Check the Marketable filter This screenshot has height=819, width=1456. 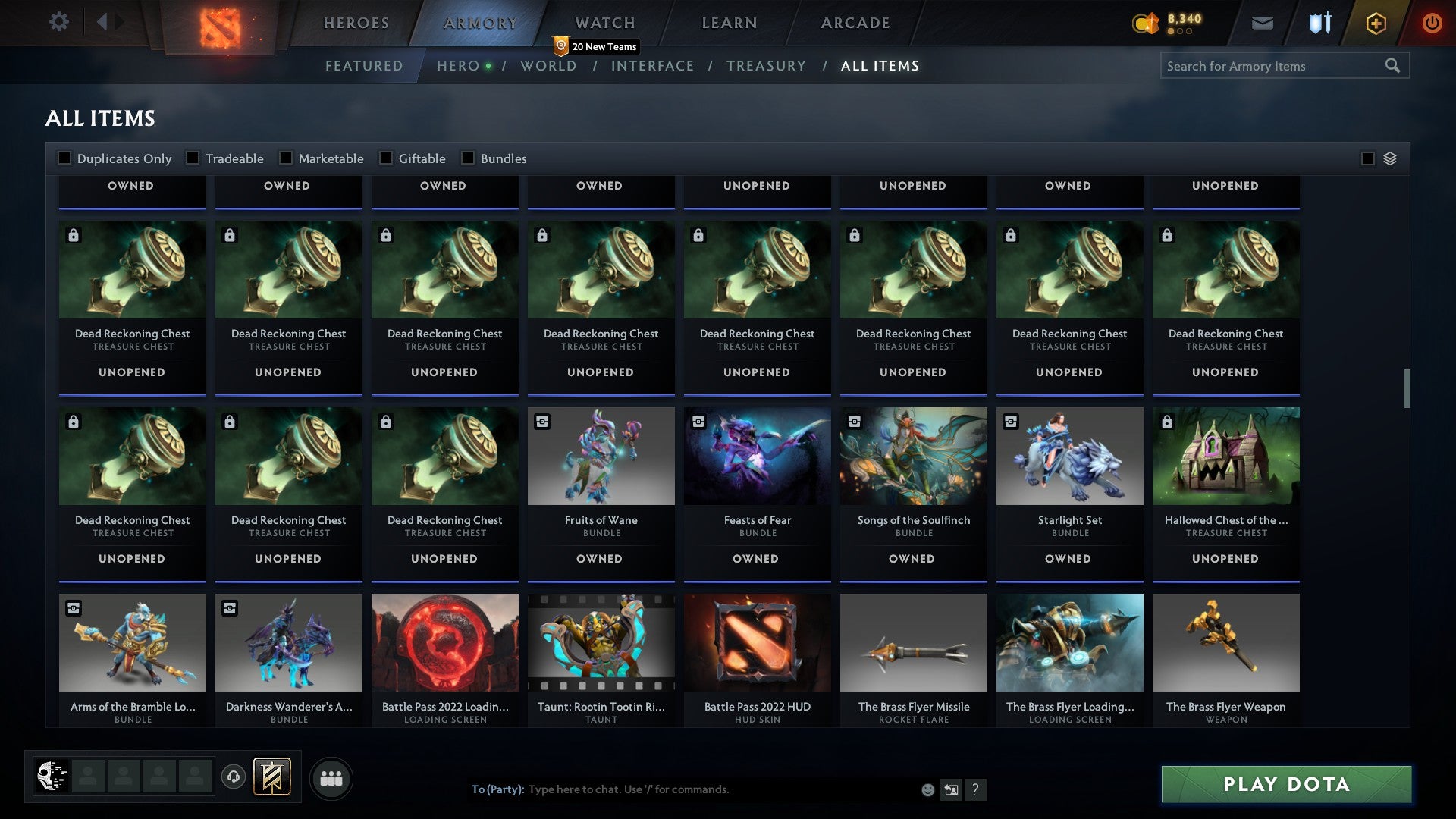285,158
